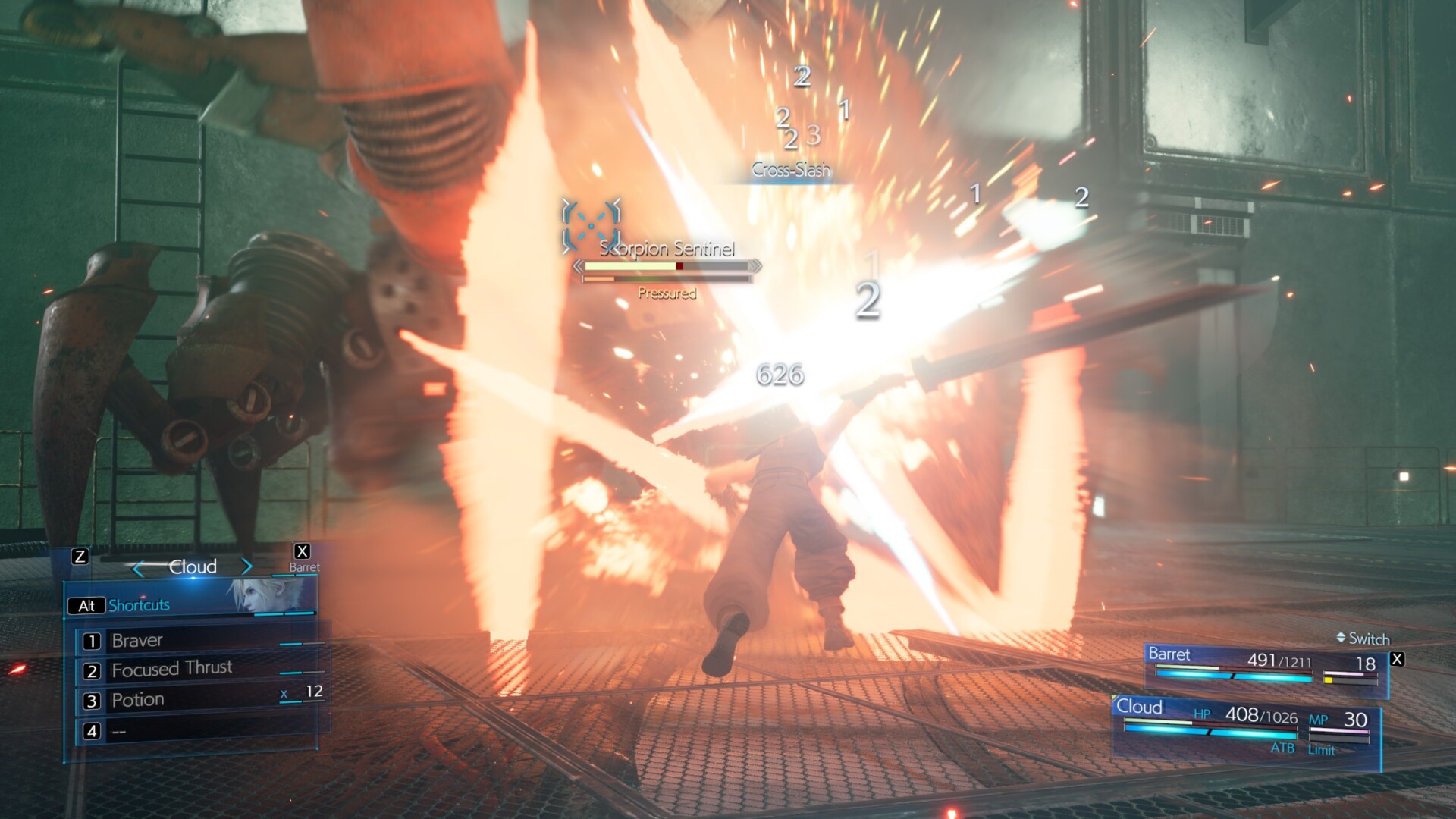Cycle to previous character with left arrow

(138, 568)
